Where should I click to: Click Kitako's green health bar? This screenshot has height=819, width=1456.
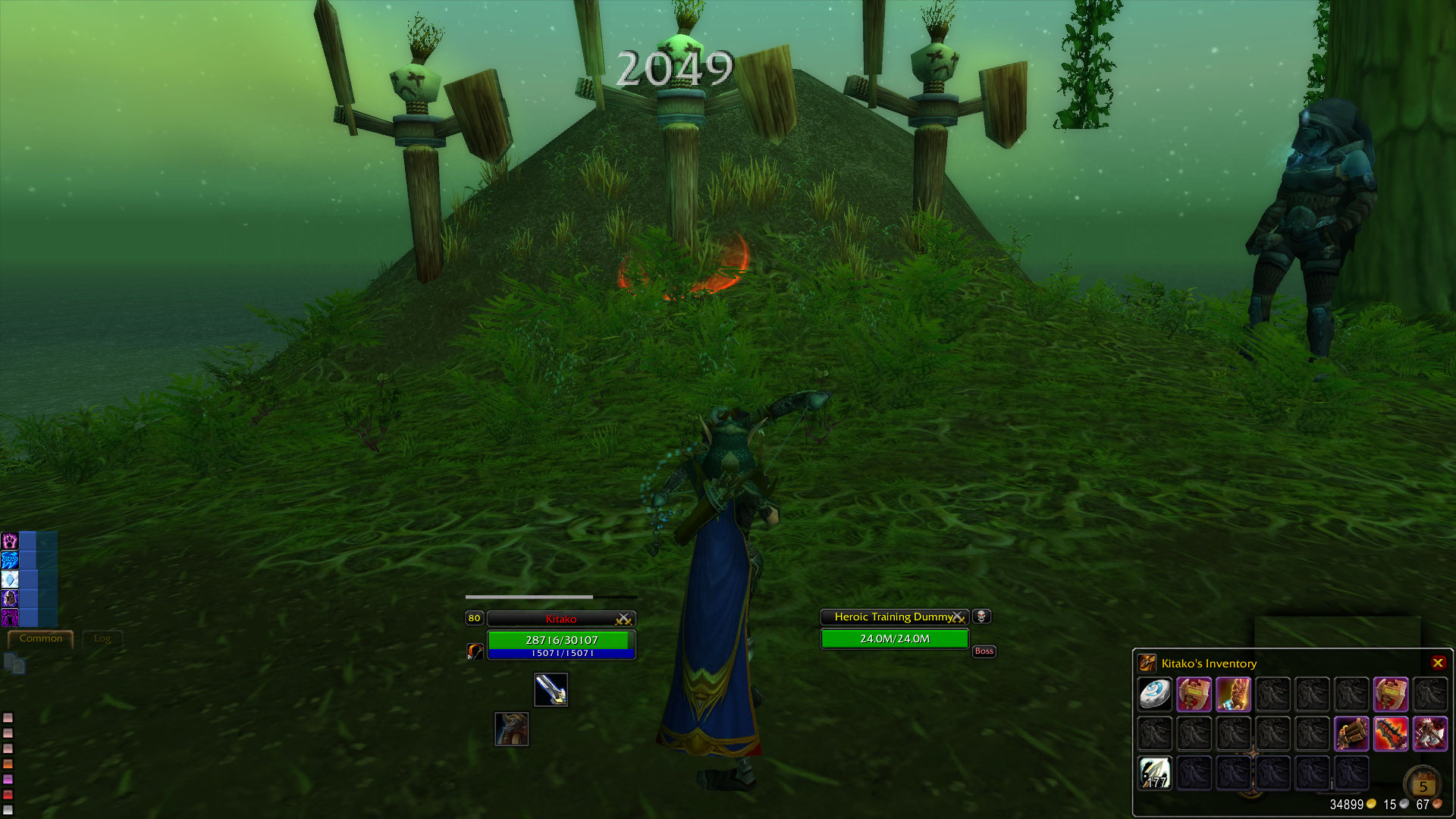coord(561,639)
